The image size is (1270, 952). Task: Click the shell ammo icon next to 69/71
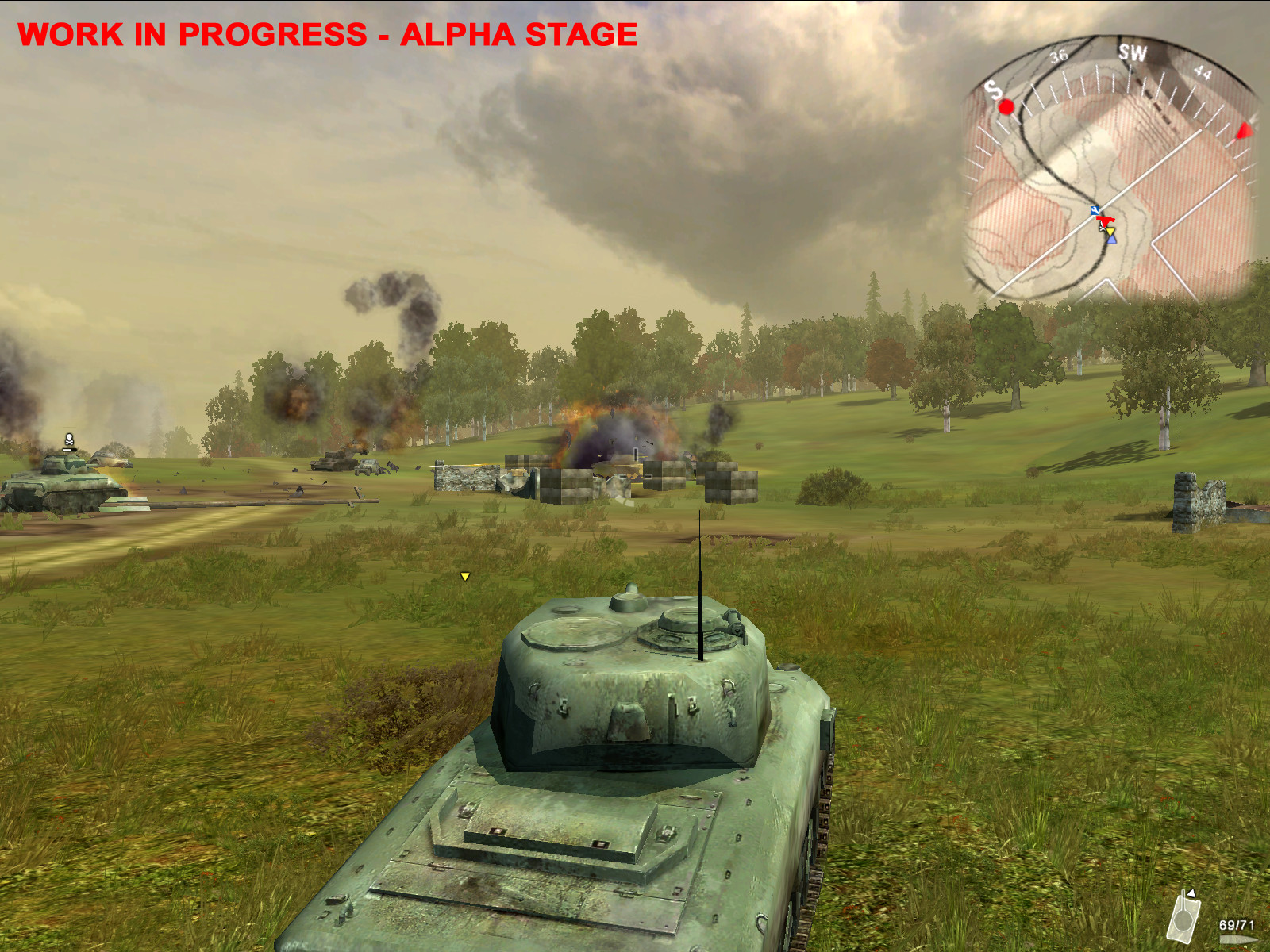pyautogui.click(x=1238, y=939)
